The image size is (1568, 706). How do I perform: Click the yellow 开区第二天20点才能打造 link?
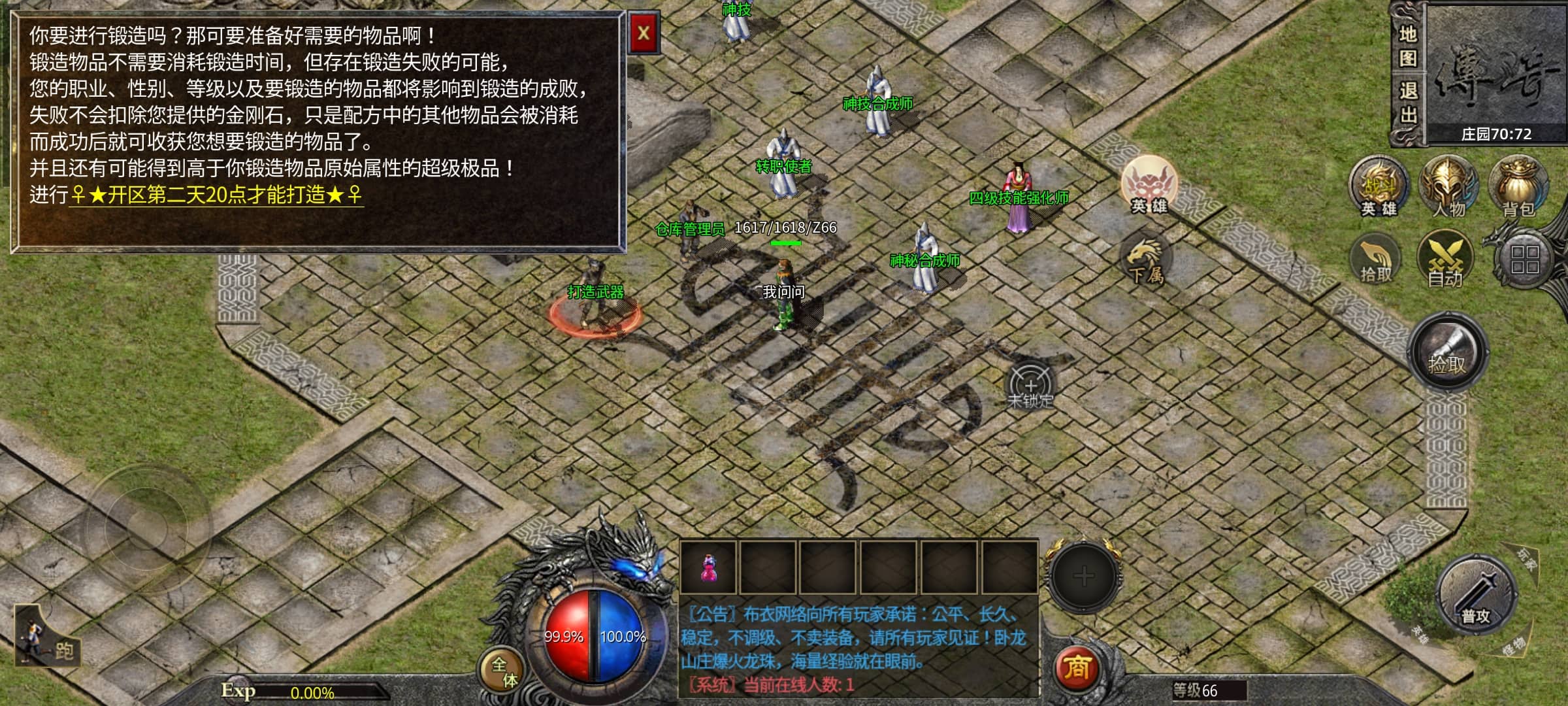pyautogui.click(x=216, y=195)
